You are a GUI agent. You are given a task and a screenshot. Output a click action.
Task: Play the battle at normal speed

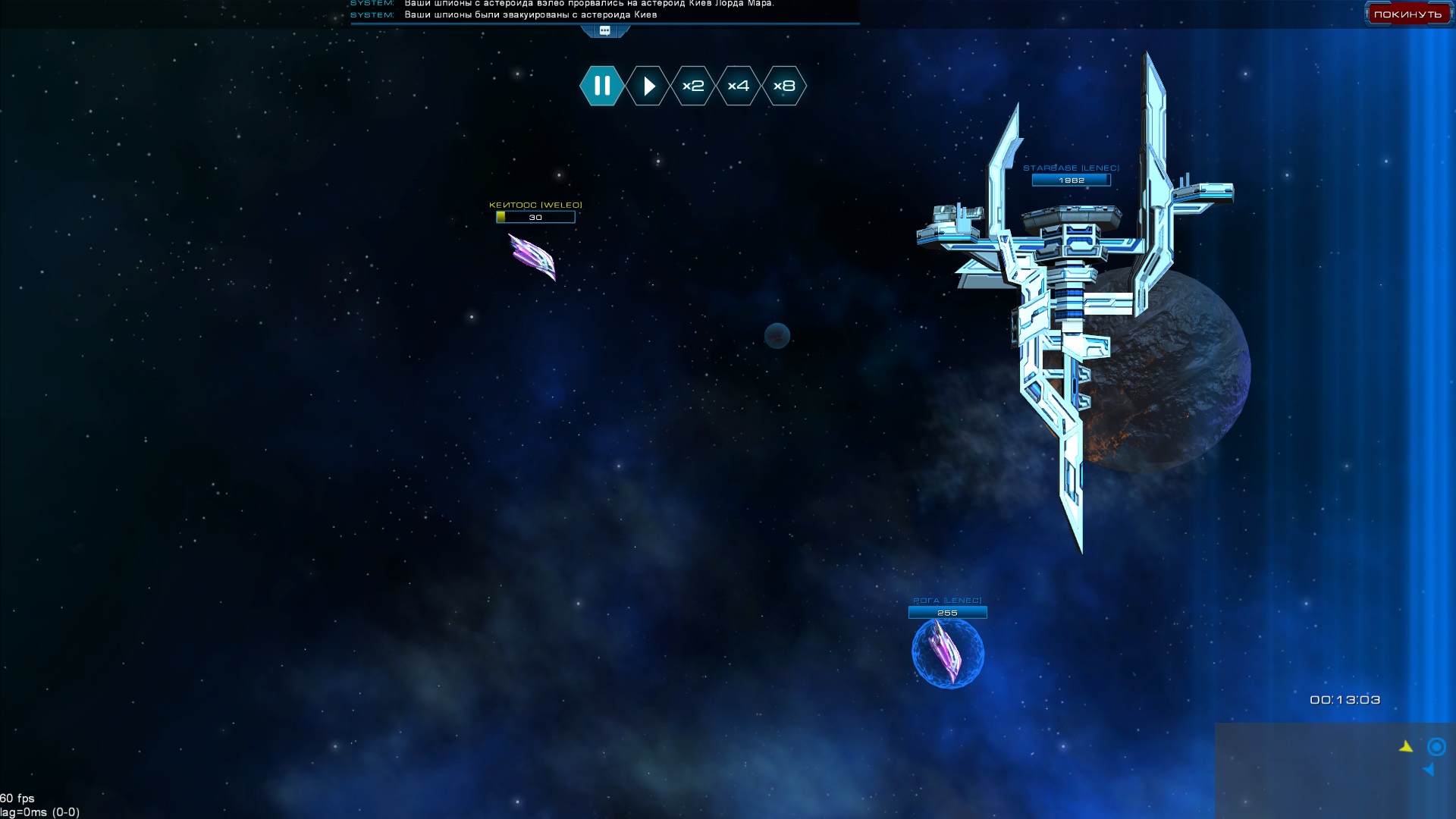pos(648,86)
